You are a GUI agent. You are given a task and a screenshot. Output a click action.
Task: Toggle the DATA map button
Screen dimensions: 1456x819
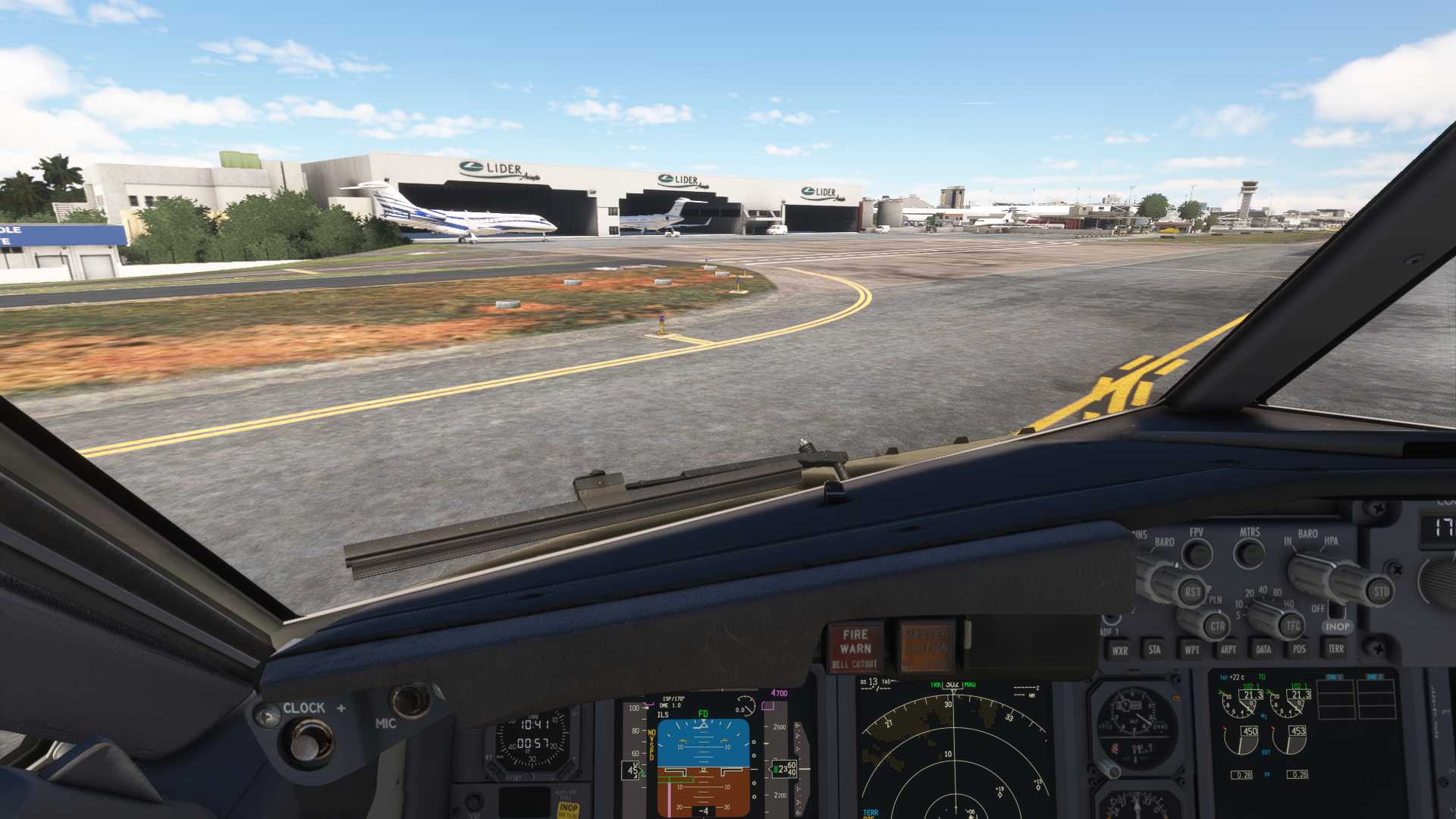point(1263,648)
